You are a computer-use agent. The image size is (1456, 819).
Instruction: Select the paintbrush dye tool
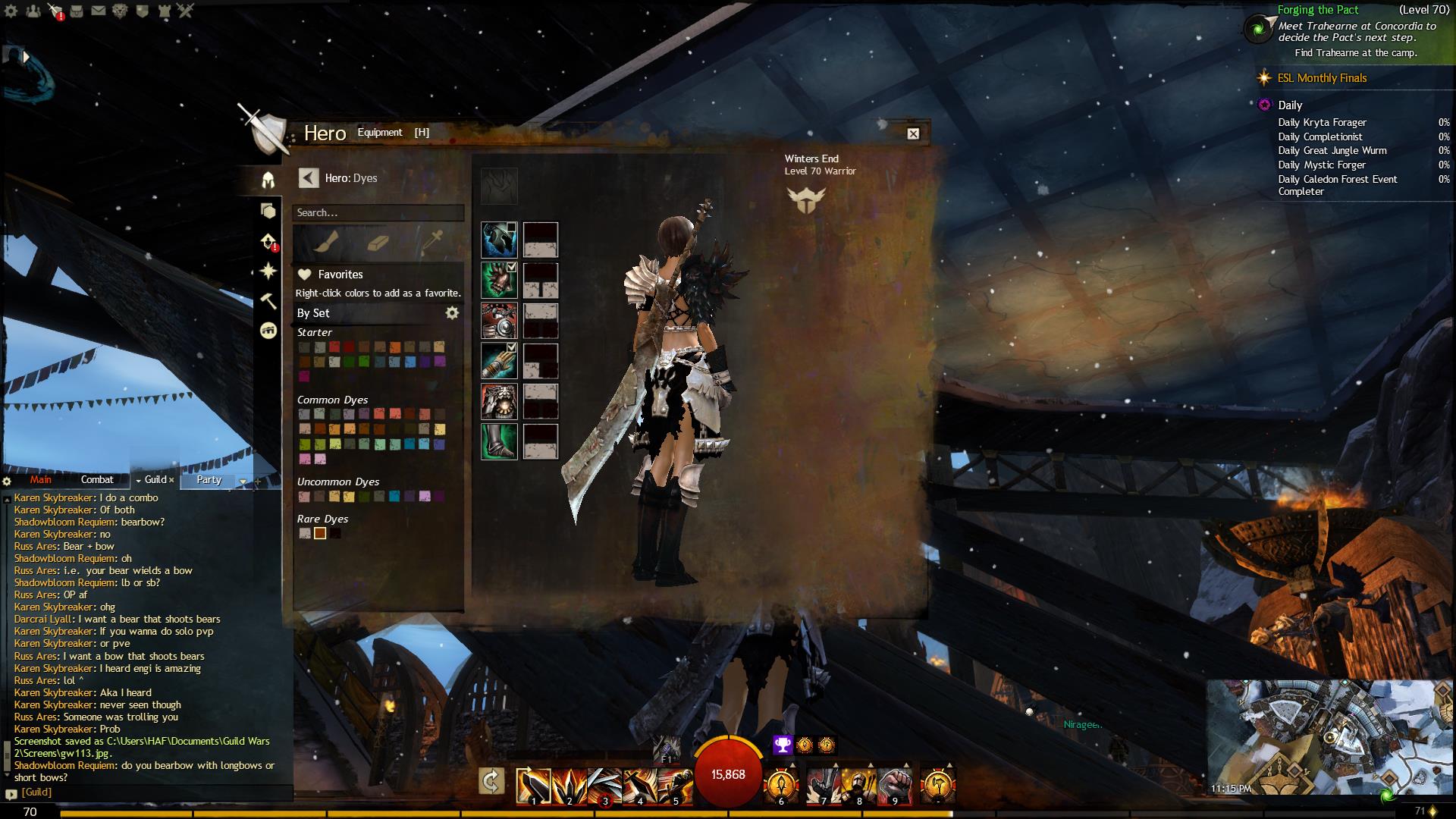pyautogui.click(x=325, y=242)
